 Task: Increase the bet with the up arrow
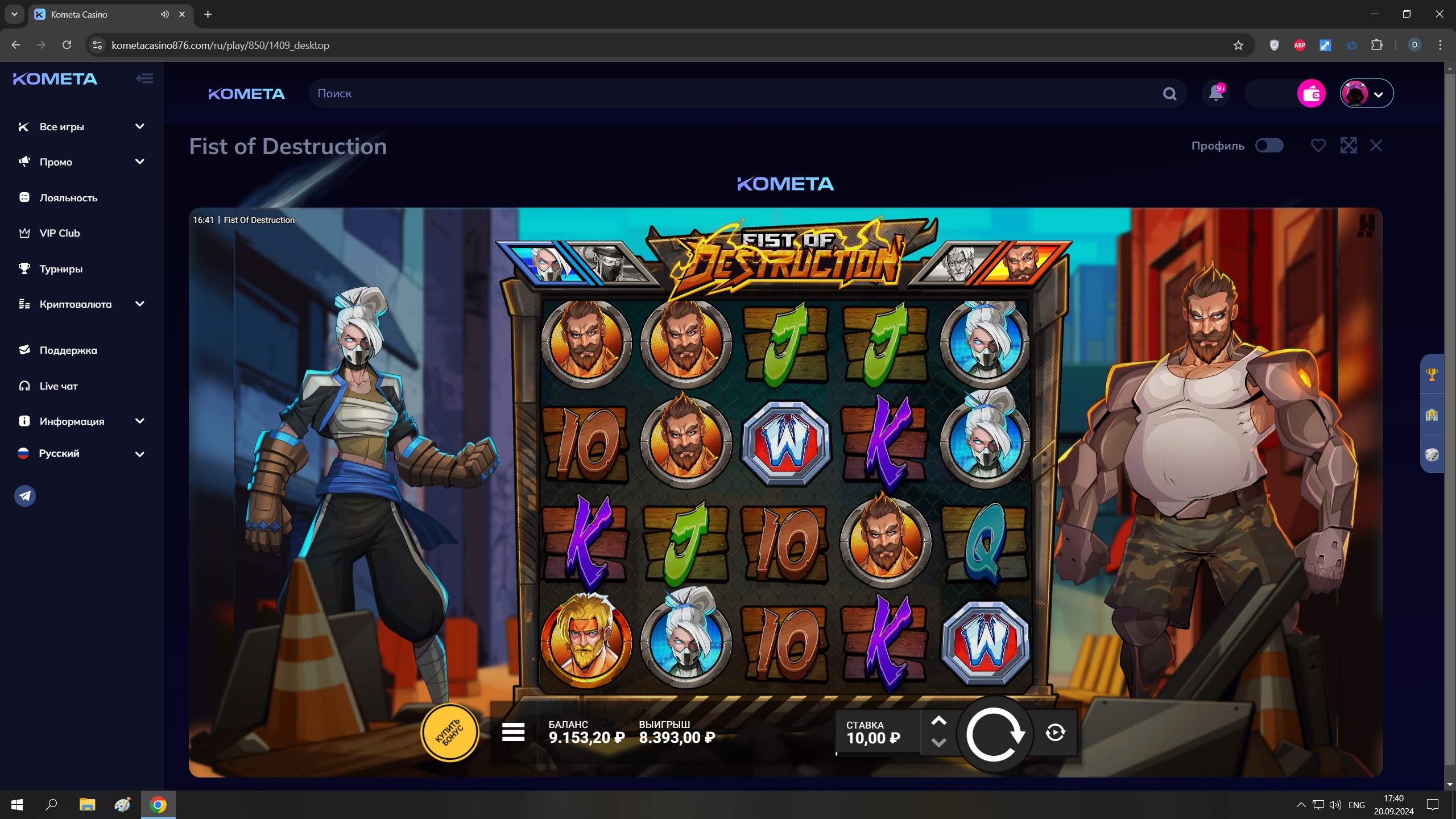pos(938,721)
